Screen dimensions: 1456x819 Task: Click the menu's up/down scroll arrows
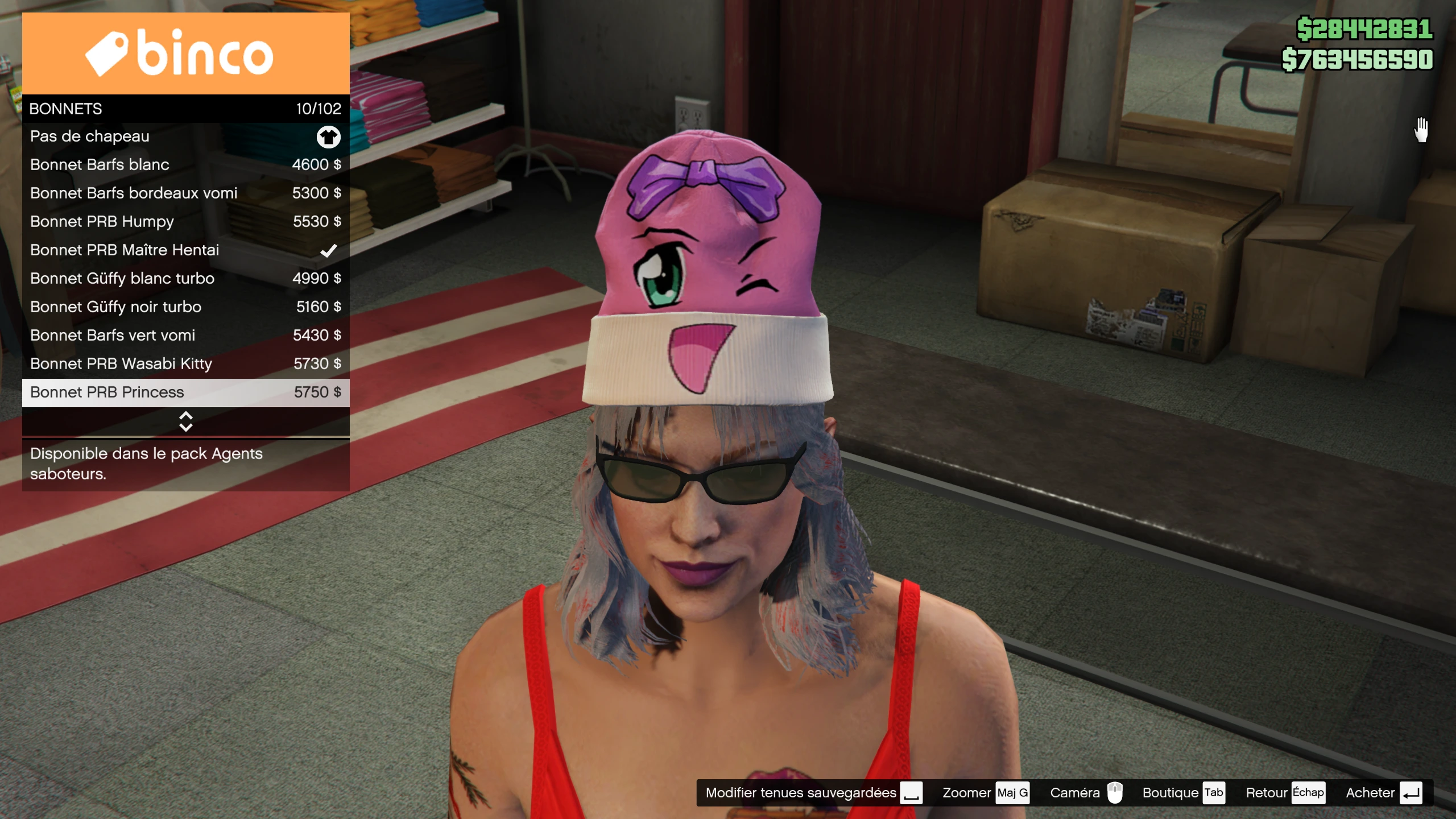point(185,421)
